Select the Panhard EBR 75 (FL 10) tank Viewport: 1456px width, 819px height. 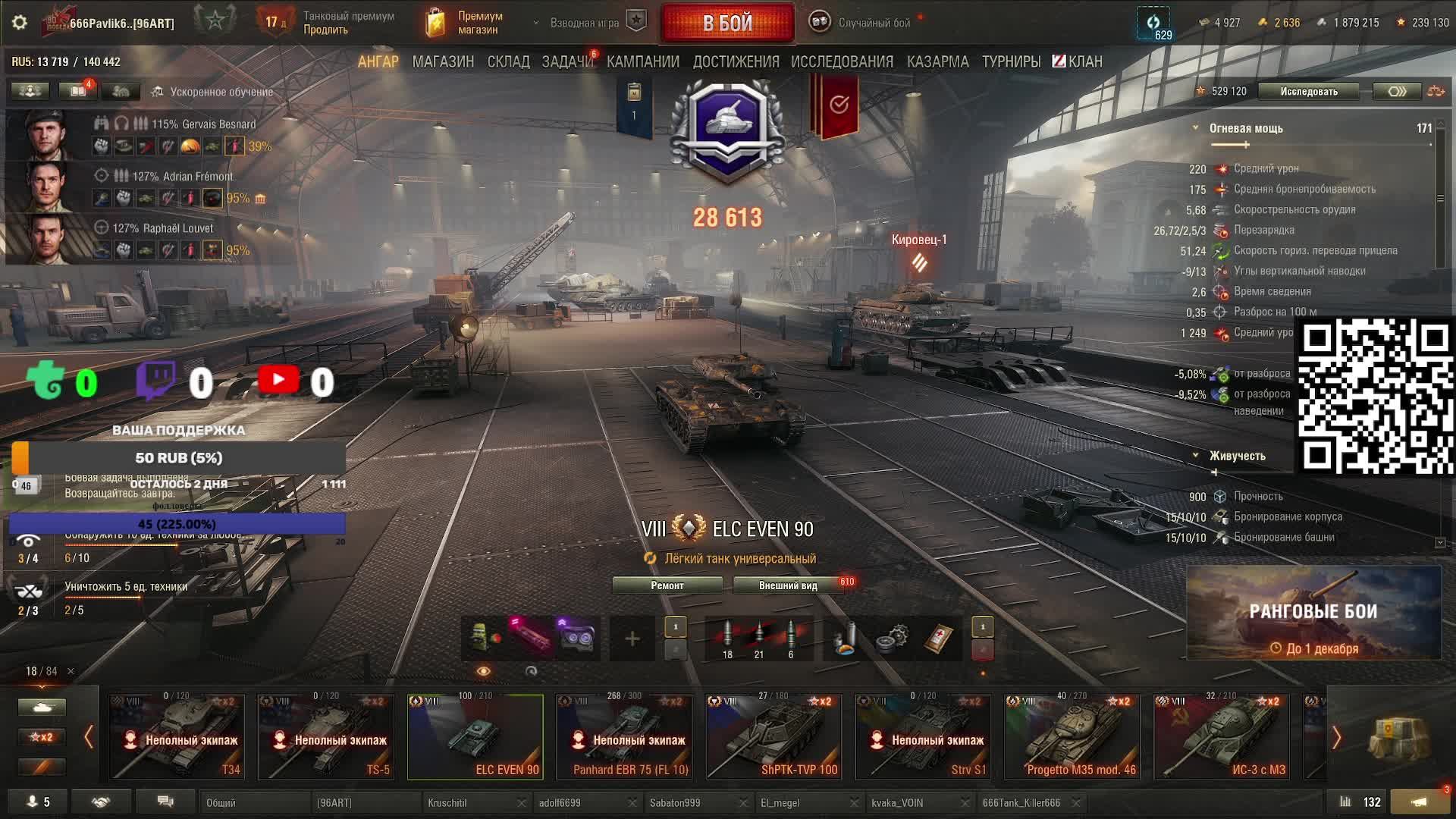[x=624, y=736]
